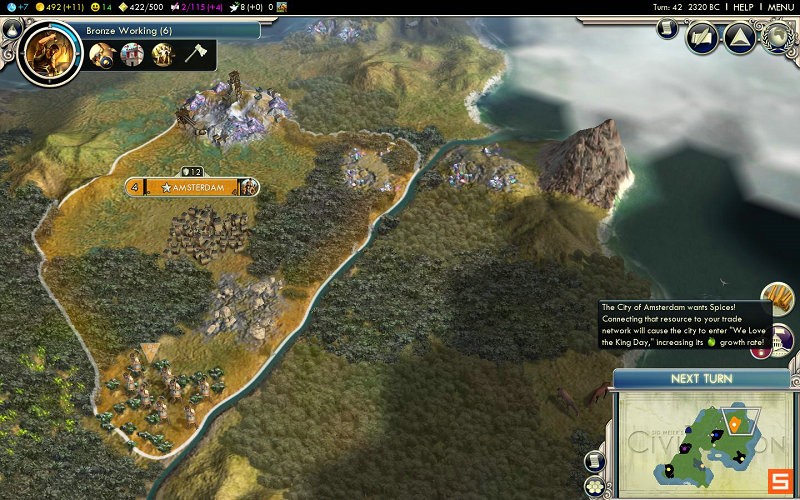Open the advisors book-and-quill button

703,39
